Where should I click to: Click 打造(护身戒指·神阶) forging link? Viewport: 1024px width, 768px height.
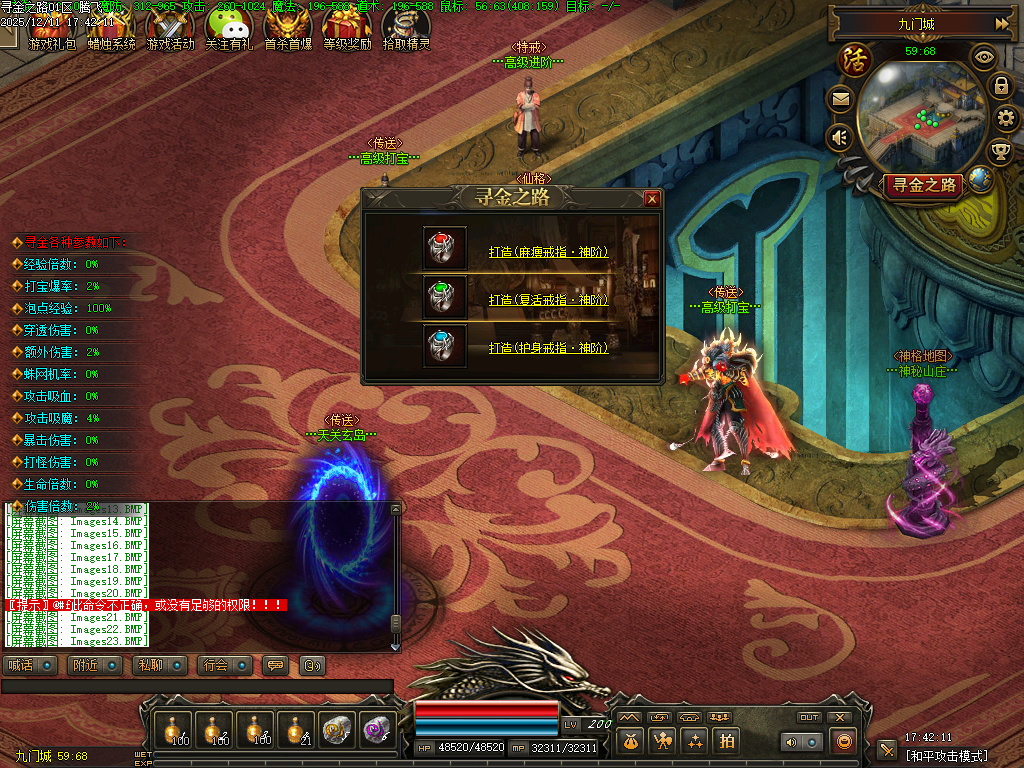click(x=548, y=348)
